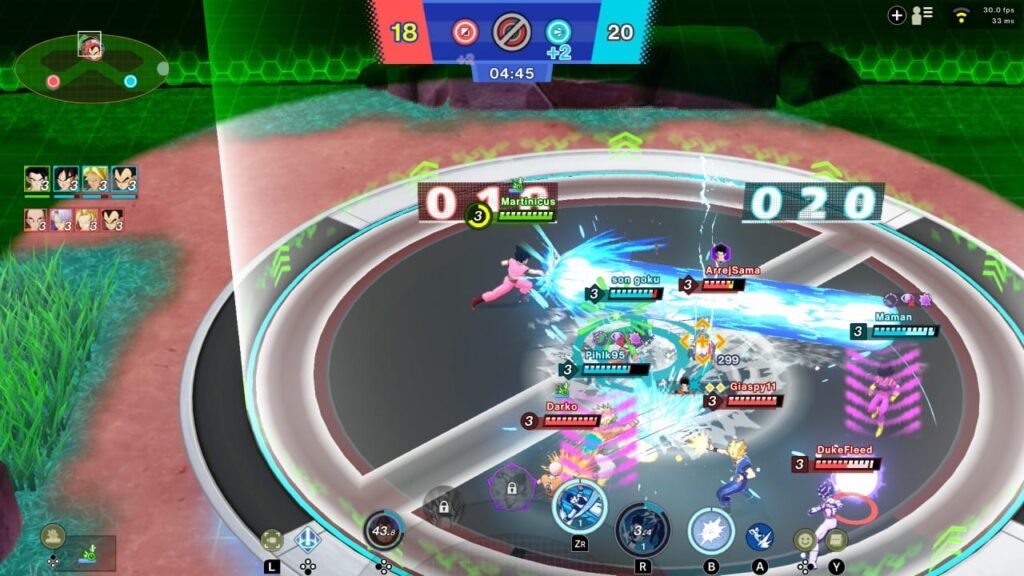Image resolution: width=1024 pixels, height=576 pixels.
Task: Select the red team marker on minimap
Action: pos(53,81)
